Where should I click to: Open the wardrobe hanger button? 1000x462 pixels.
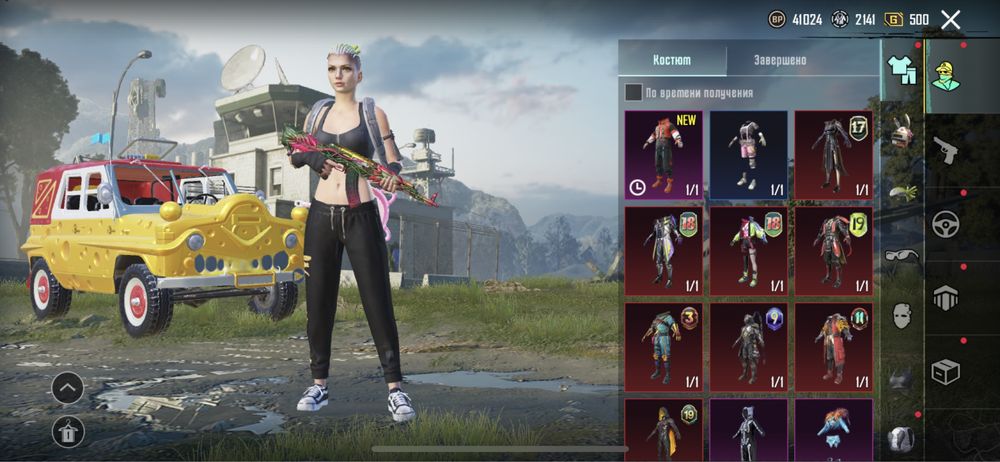67,431
